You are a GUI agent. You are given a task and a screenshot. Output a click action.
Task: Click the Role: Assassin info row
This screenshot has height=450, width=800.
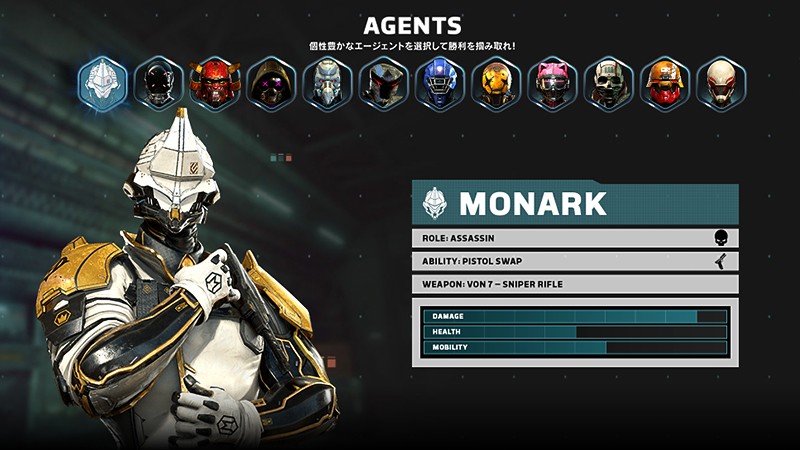[575, 238]
